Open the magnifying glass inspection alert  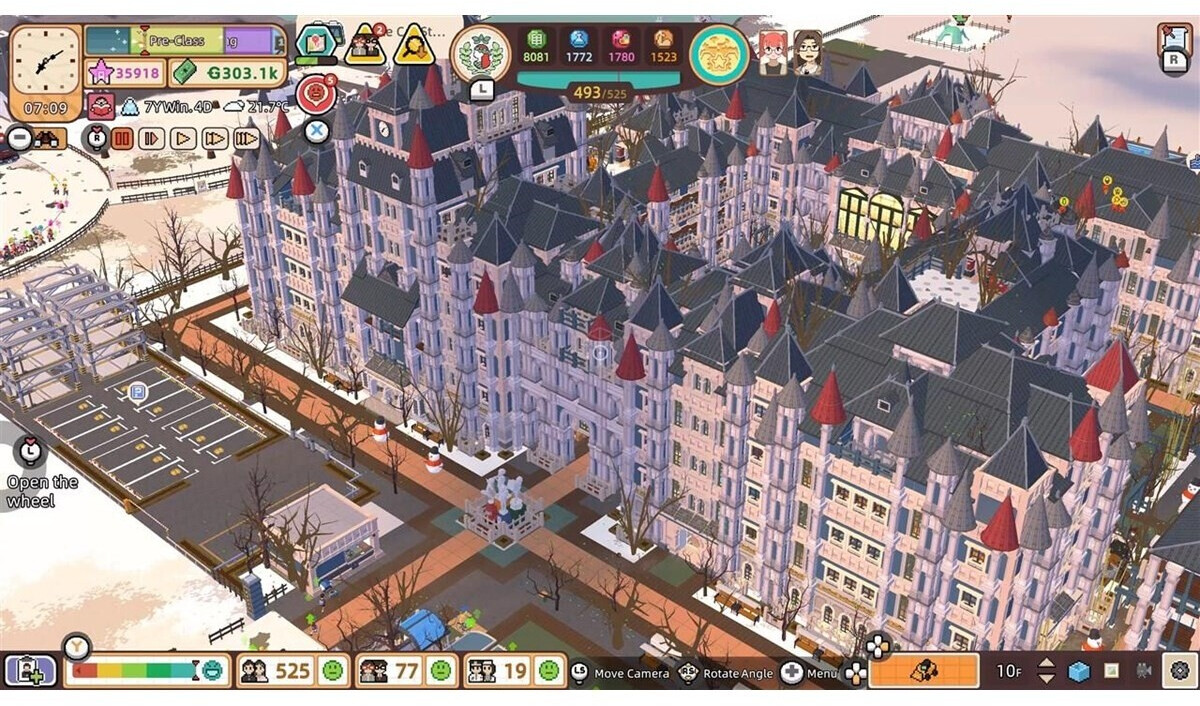413,45
